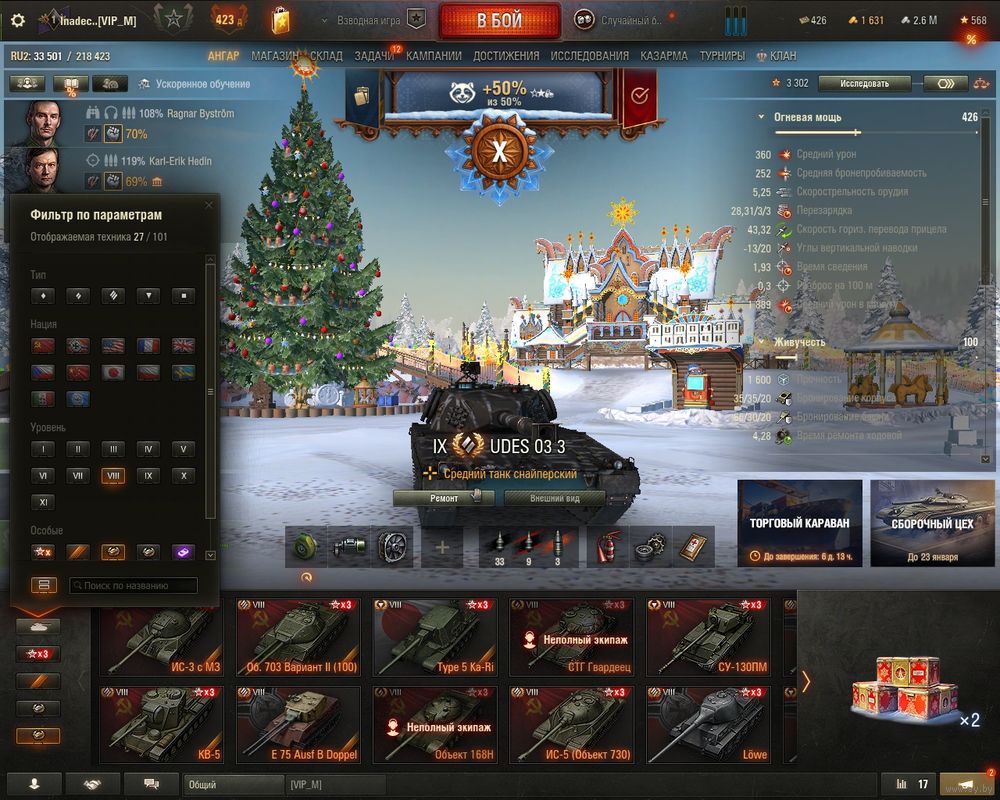This screenshot has width=1000, height=800.
Task: Open the Внешний вид appearance button
Action: click(554, 498)
